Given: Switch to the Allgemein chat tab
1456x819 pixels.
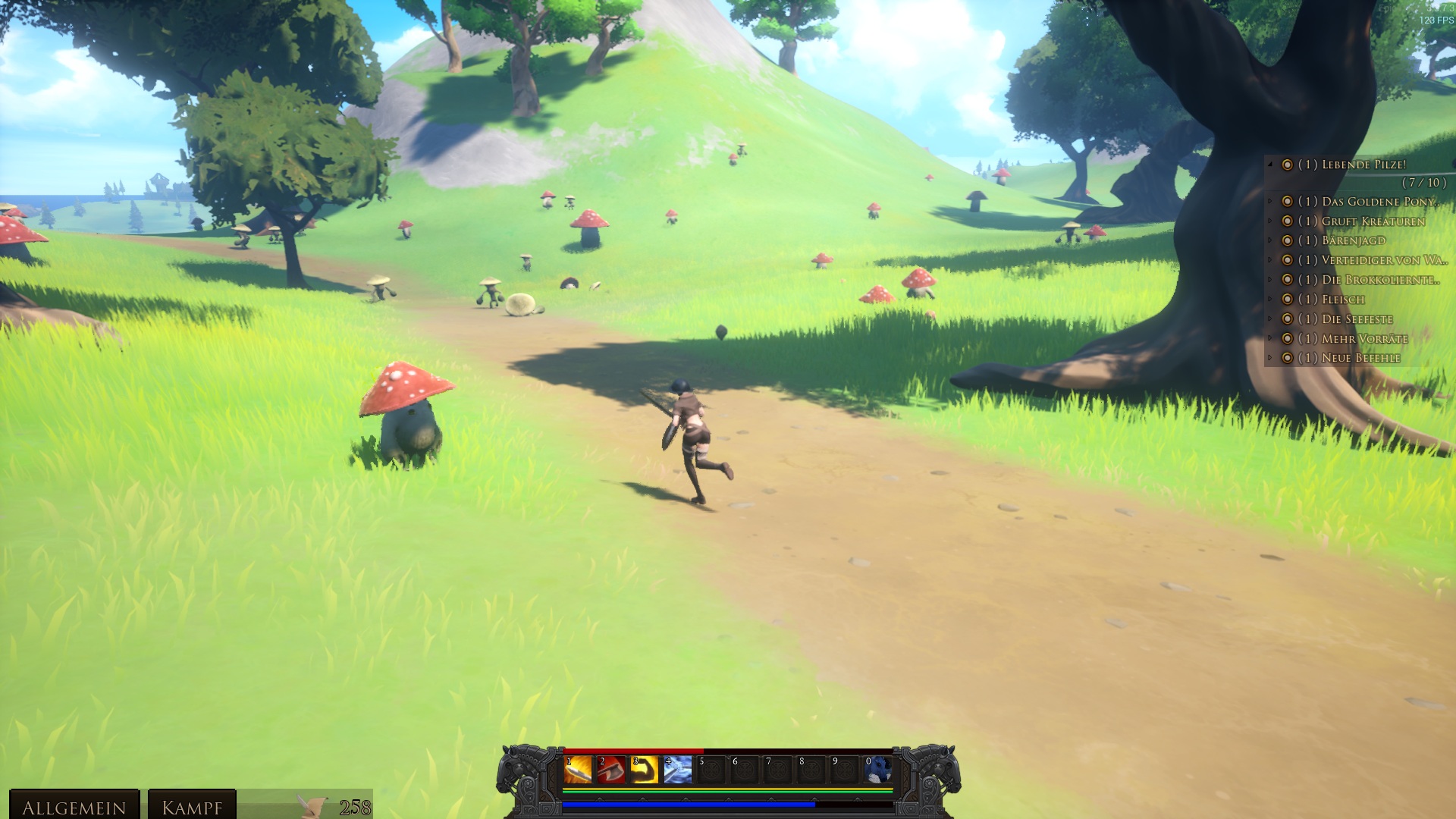Looking at the screenshot, I should click(74, 807).
